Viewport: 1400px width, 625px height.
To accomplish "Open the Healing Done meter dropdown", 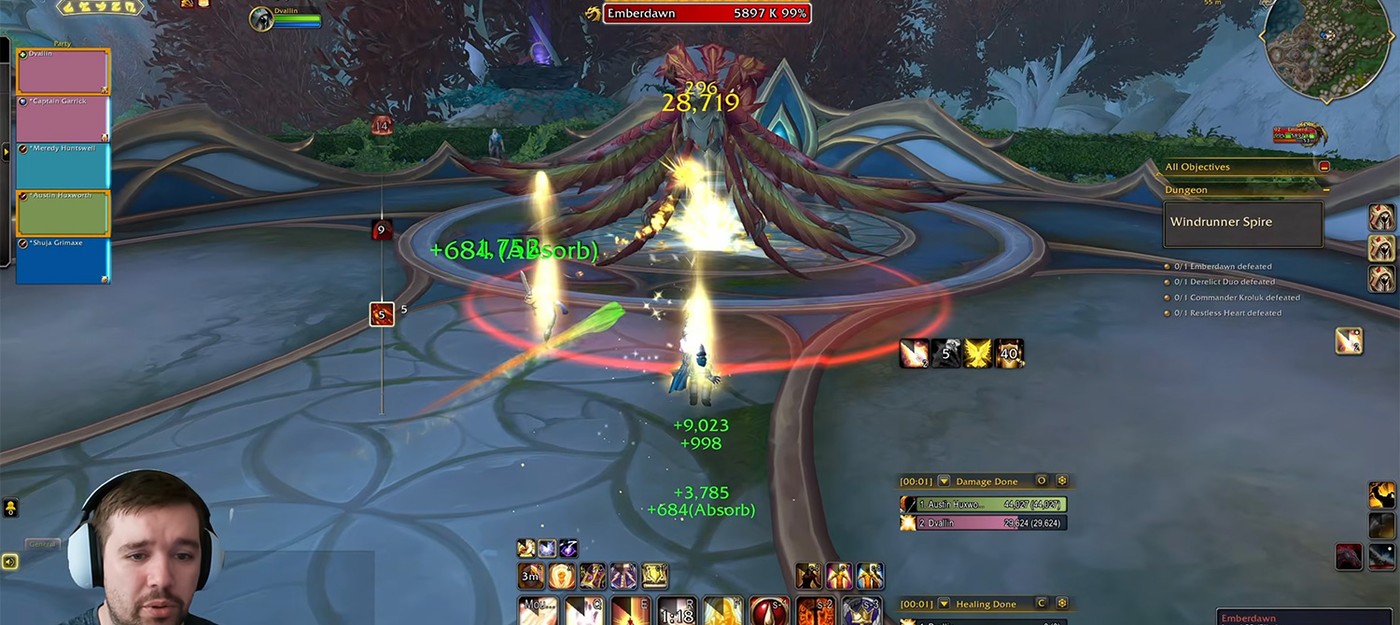I will point(943,604).
